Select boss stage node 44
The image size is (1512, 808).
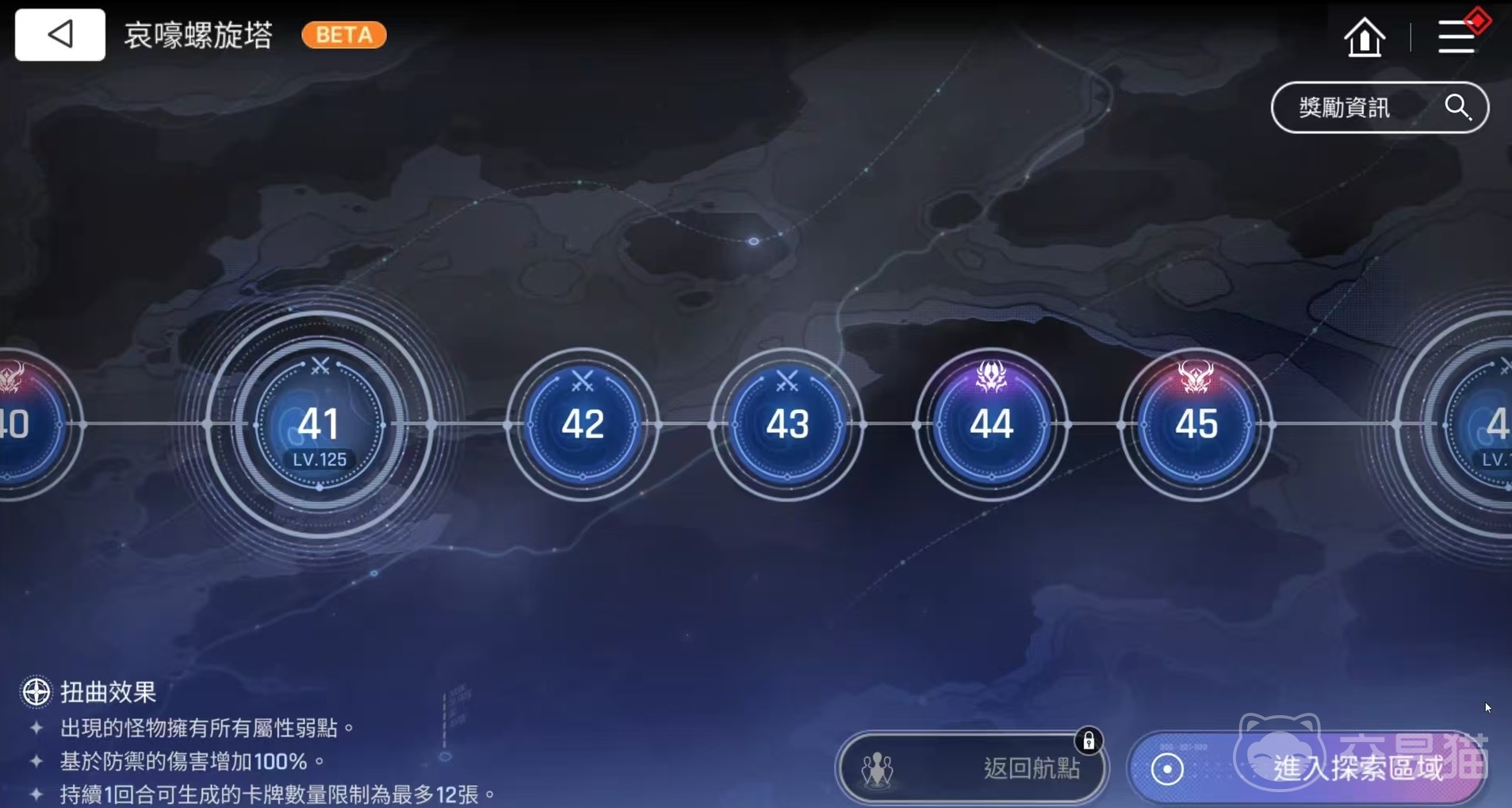992,425
